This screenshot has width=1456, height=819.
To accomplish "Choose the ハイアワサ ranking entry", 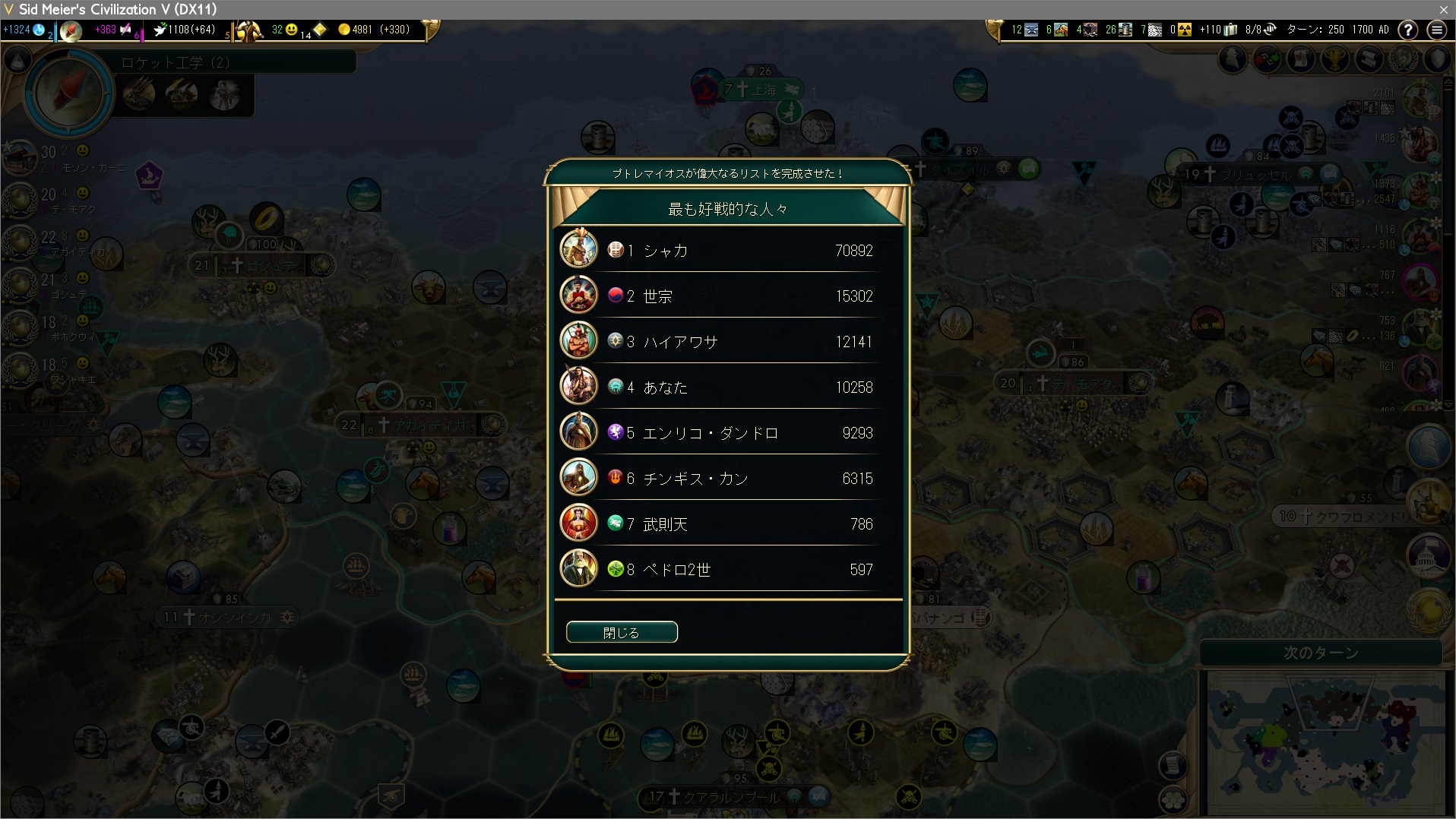I will click(727, 341).
